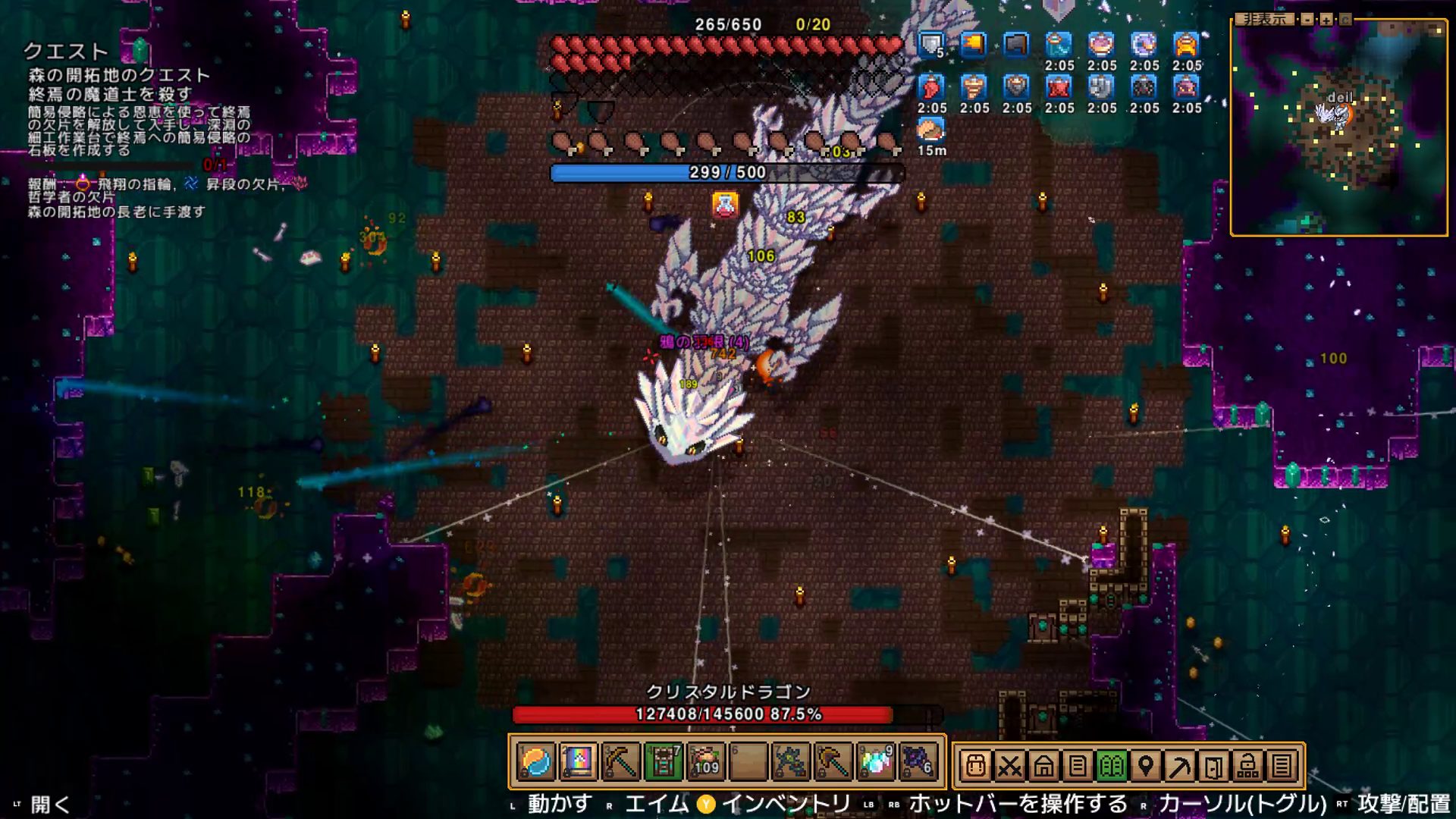This screenshot has width=1456, height=819.
Task: Open the クエスト quest tracker
Action: coord(66,52)
